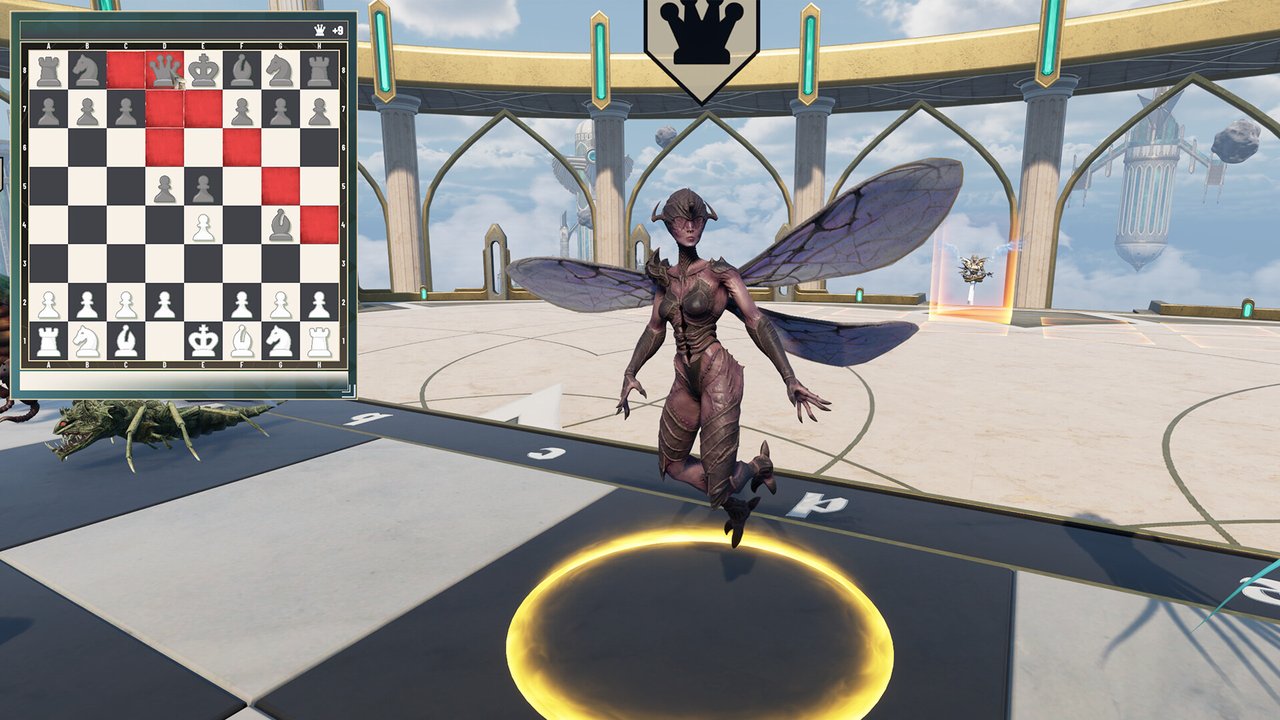Image resolution: width=1280 pixels, height=720 pixels.
Task: Move the queen to red square h4
Action: 319,225
